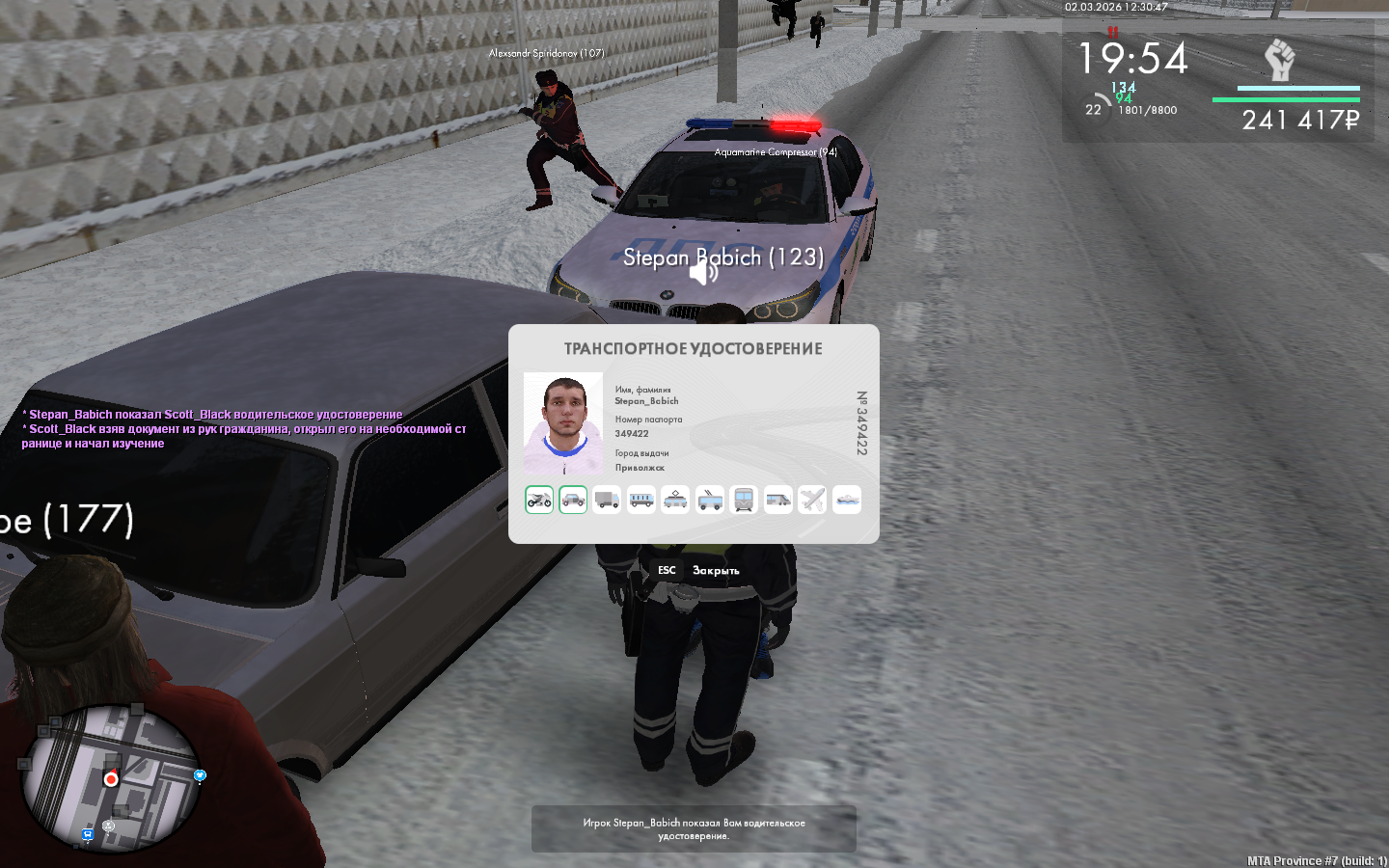Click the tram license category icon

(x=675, y=500)
